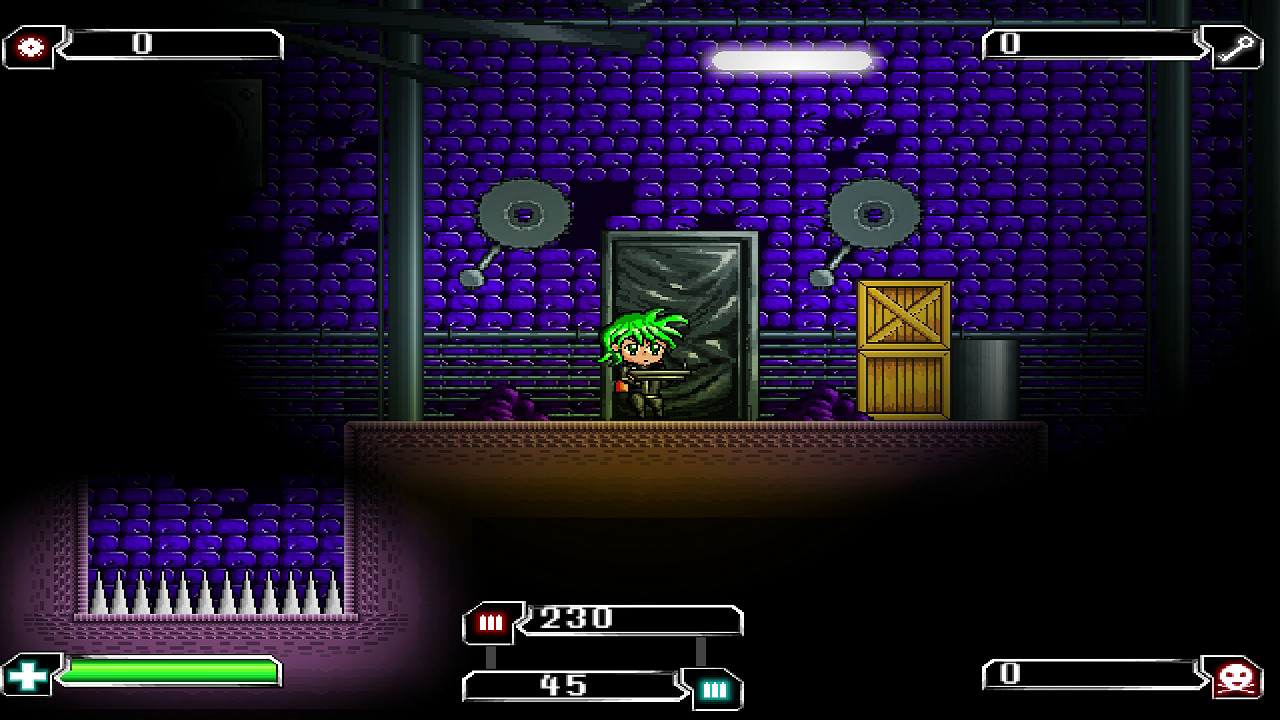Select the key icon
The width and height of the screenshot is (1280, 720).
1237,47
